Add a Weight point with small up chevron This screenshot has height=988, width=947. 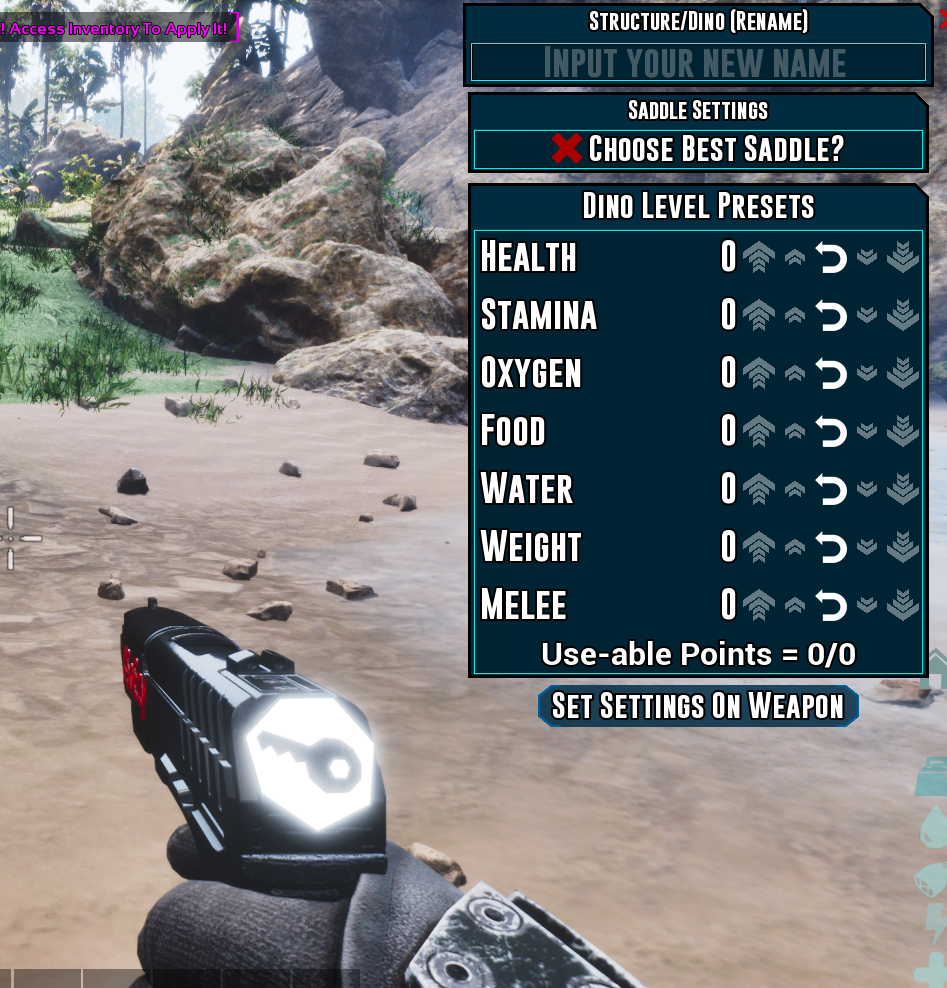point(795,548)
